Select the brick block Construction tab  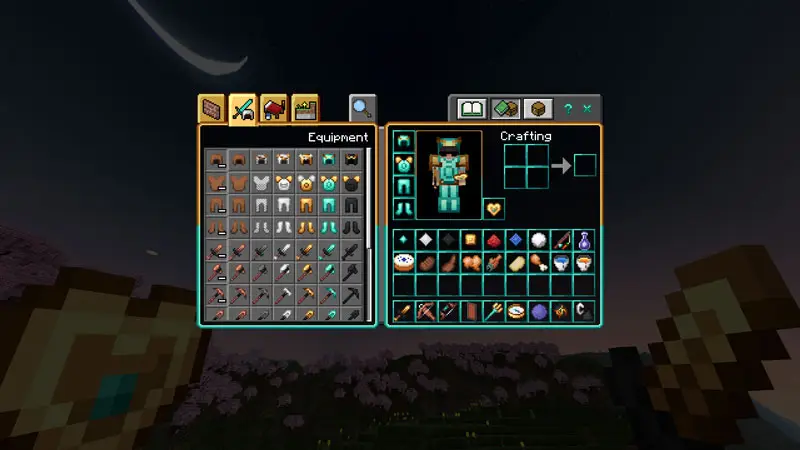[211, 108]
